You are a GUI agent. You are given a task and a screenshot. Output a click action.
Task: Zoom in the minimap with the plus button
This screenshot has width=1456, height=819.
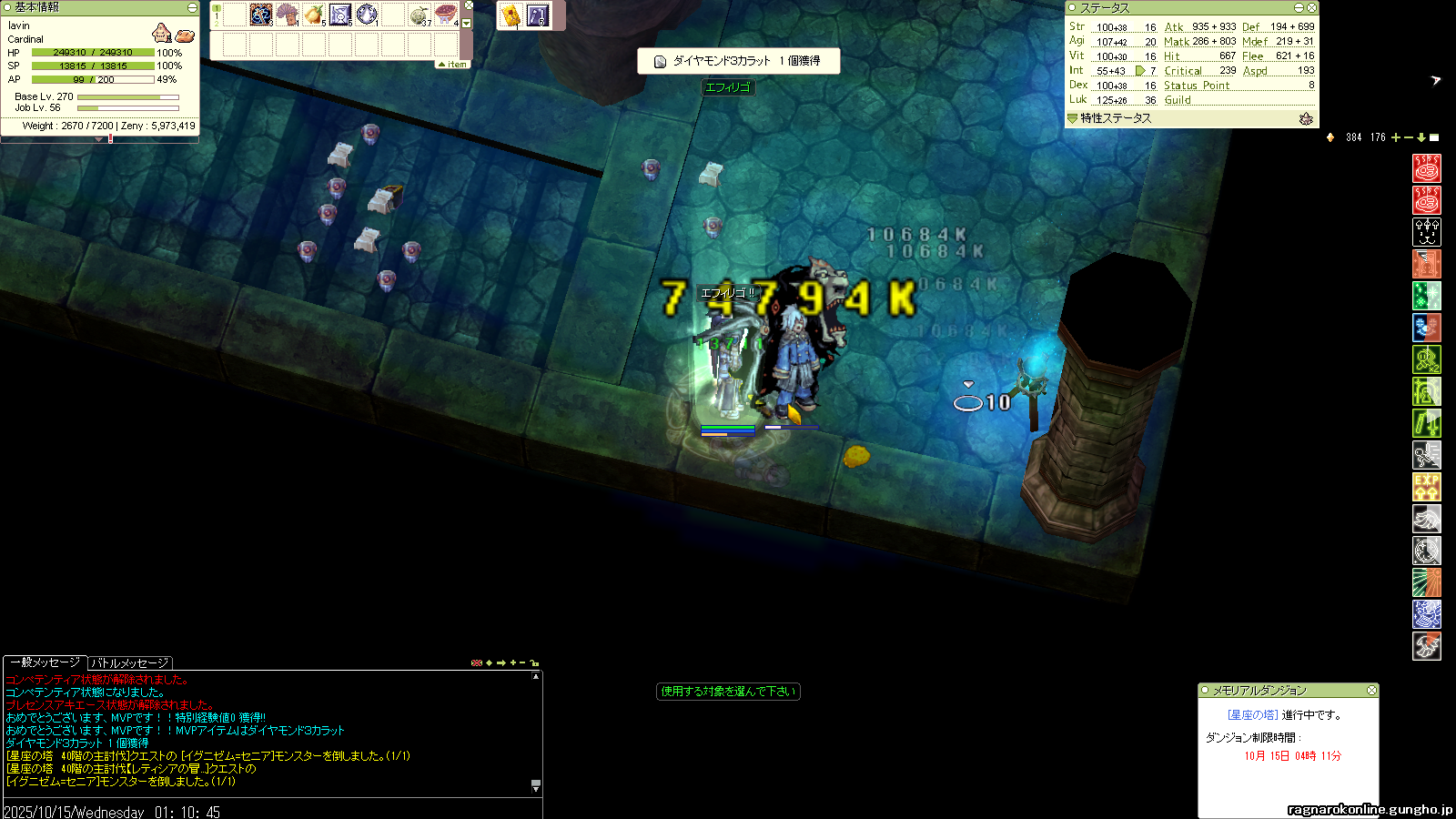[x=1396, y=137]
